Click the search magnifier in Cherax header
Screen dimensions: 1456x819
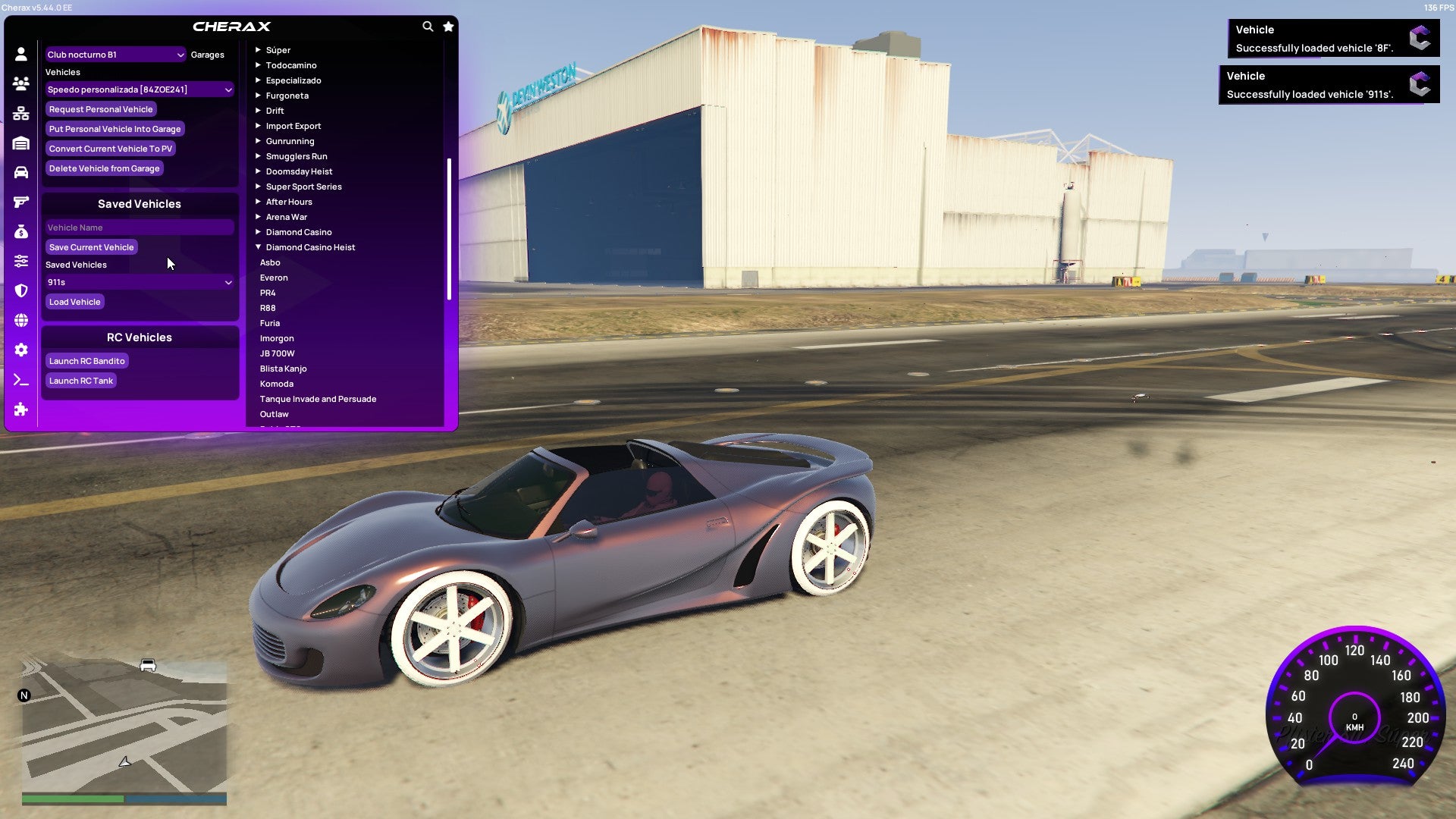click(x=427, y=25)
